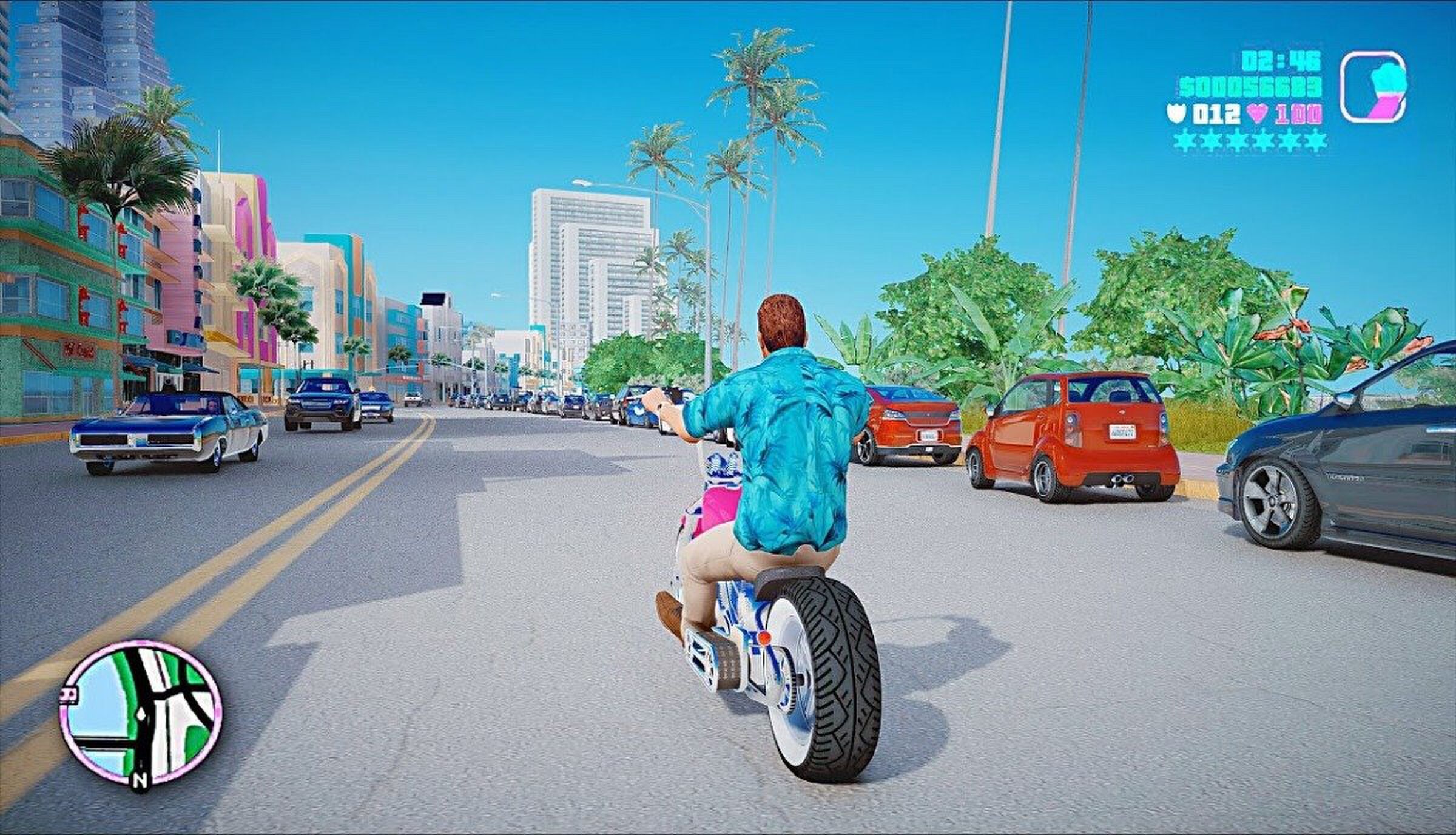Viewport: 1456px width, 835px height.
Task: Click the pink bridge icon on the minimap edge
Action: click(x=69, y=694)
